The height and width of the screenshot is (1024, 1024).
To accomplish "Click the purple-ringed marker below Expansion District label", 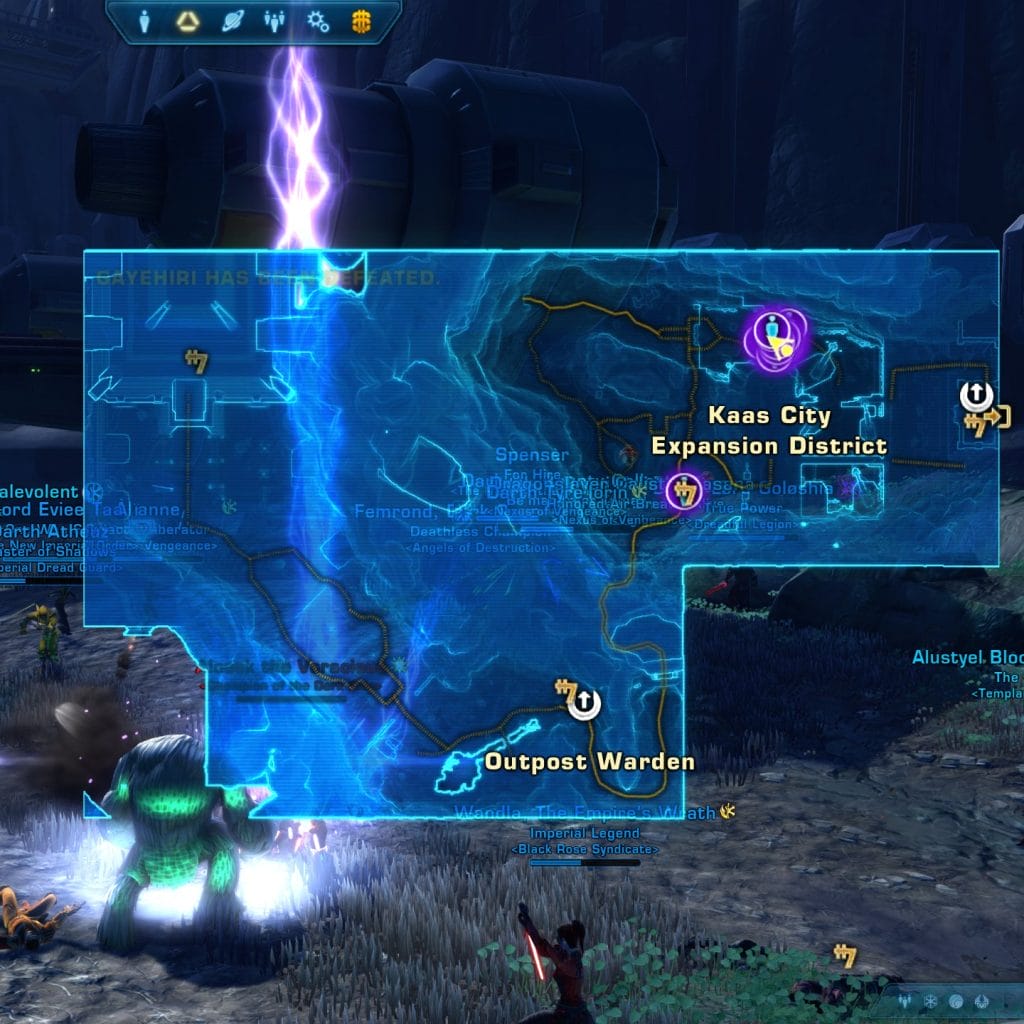I will click(685, 492).
